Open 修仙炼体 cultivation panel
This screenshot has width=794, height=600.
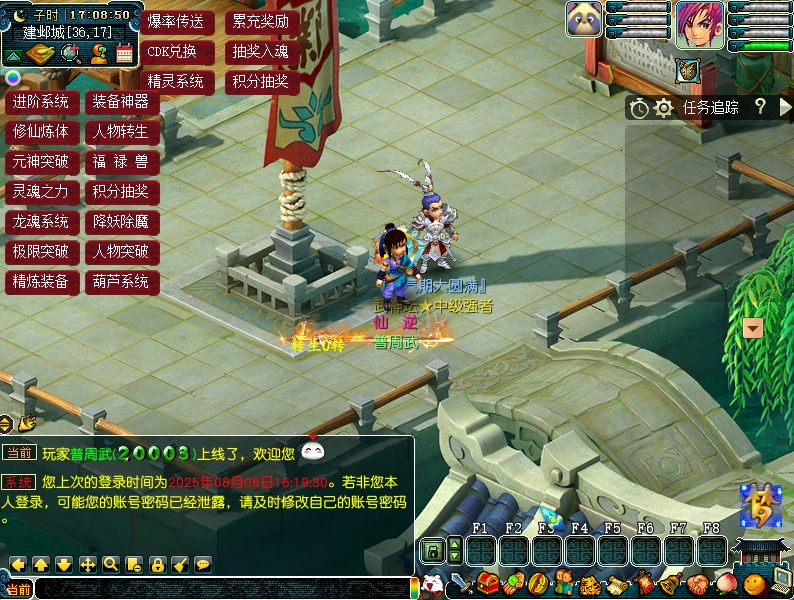[41, 131]
